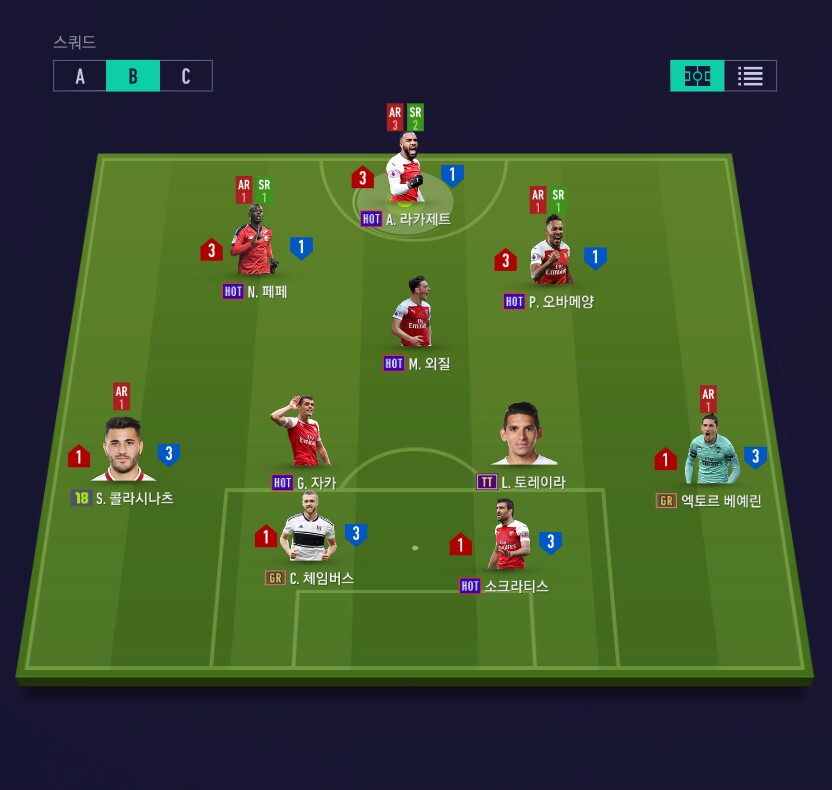Screen dimensions: 832x790
Task: Choose L. 토레이라 player portrait
Action: point(522,438)
